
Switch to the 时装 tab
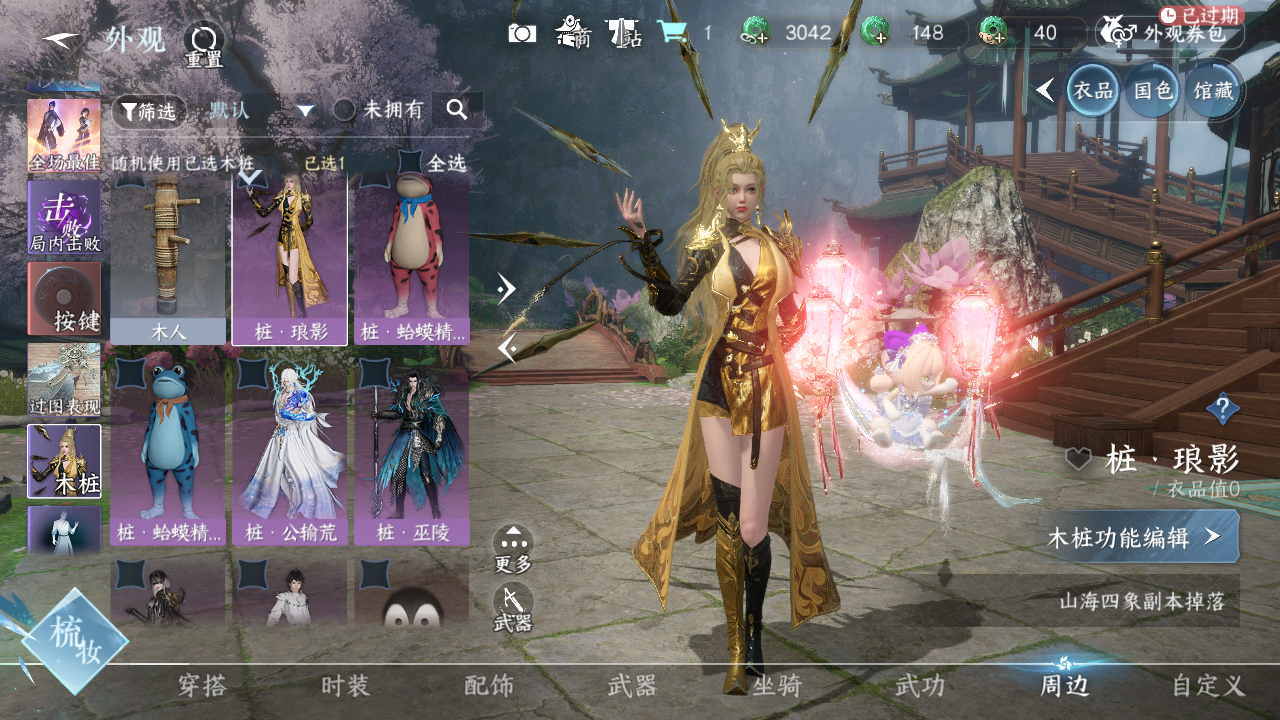(346, 686)
